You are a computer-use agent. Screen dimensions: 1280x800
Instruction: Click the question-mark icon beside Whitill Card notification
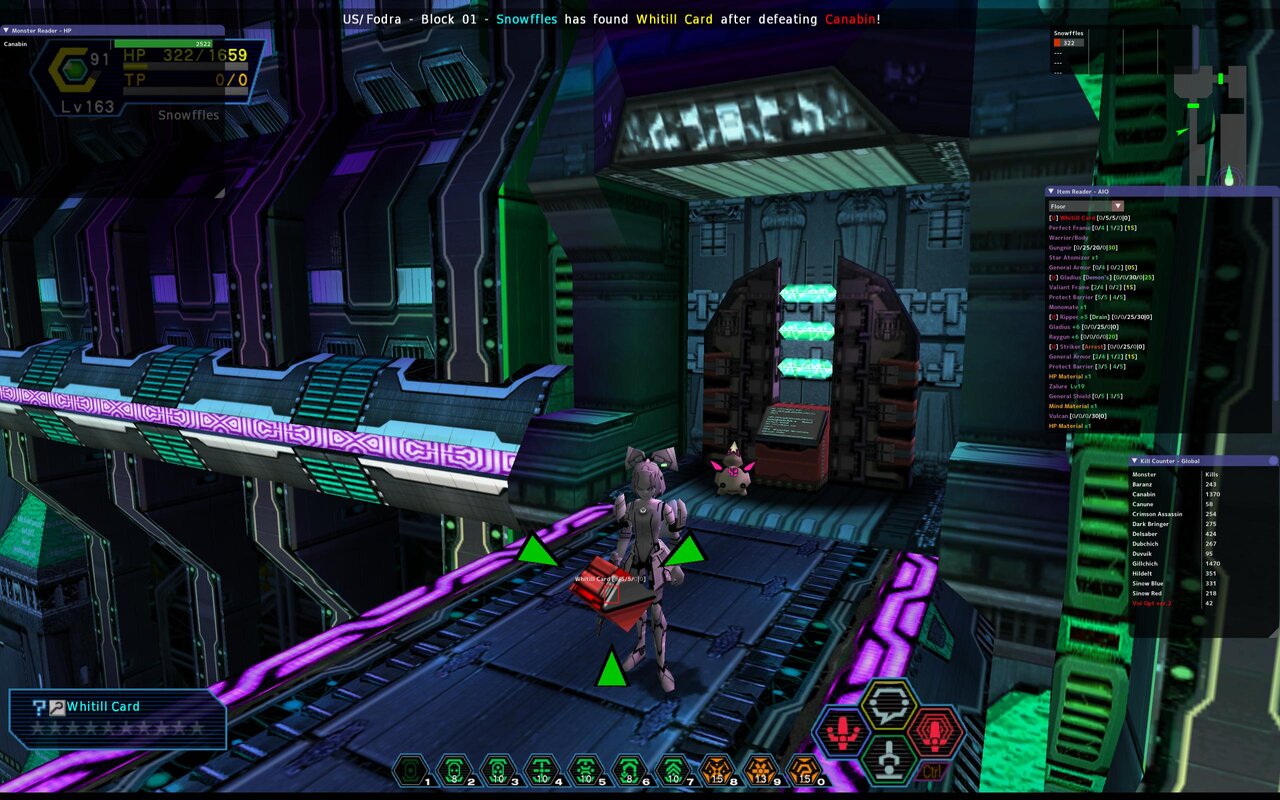tap(39, 707)
